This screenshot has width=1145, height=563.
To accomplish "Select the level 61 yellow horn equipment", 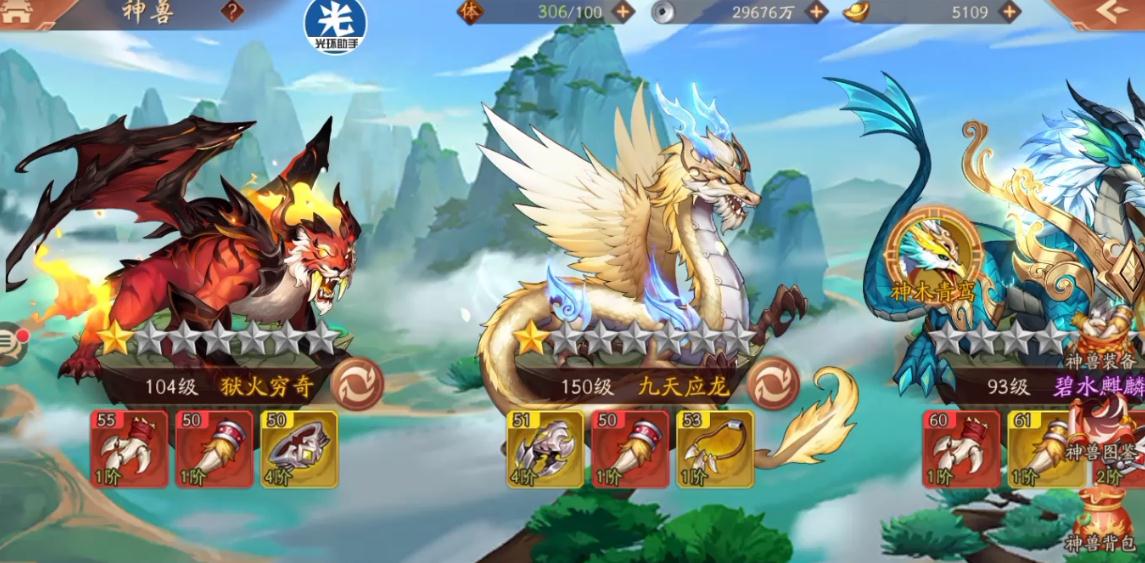I will click(1046, 449).
